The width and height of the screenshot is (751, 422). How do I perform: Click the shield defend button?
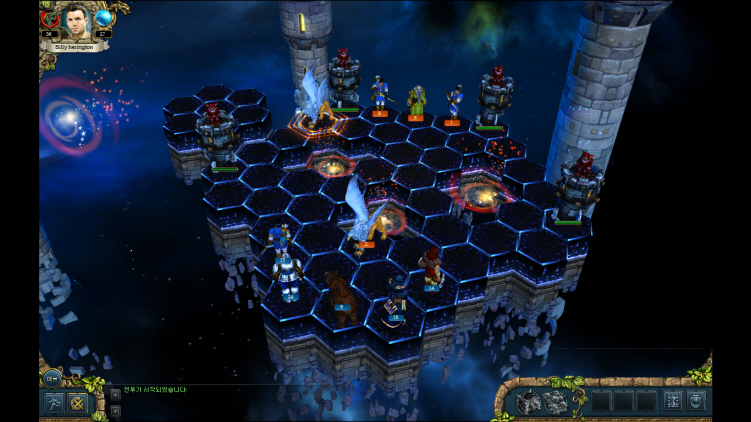click(696, 401)
